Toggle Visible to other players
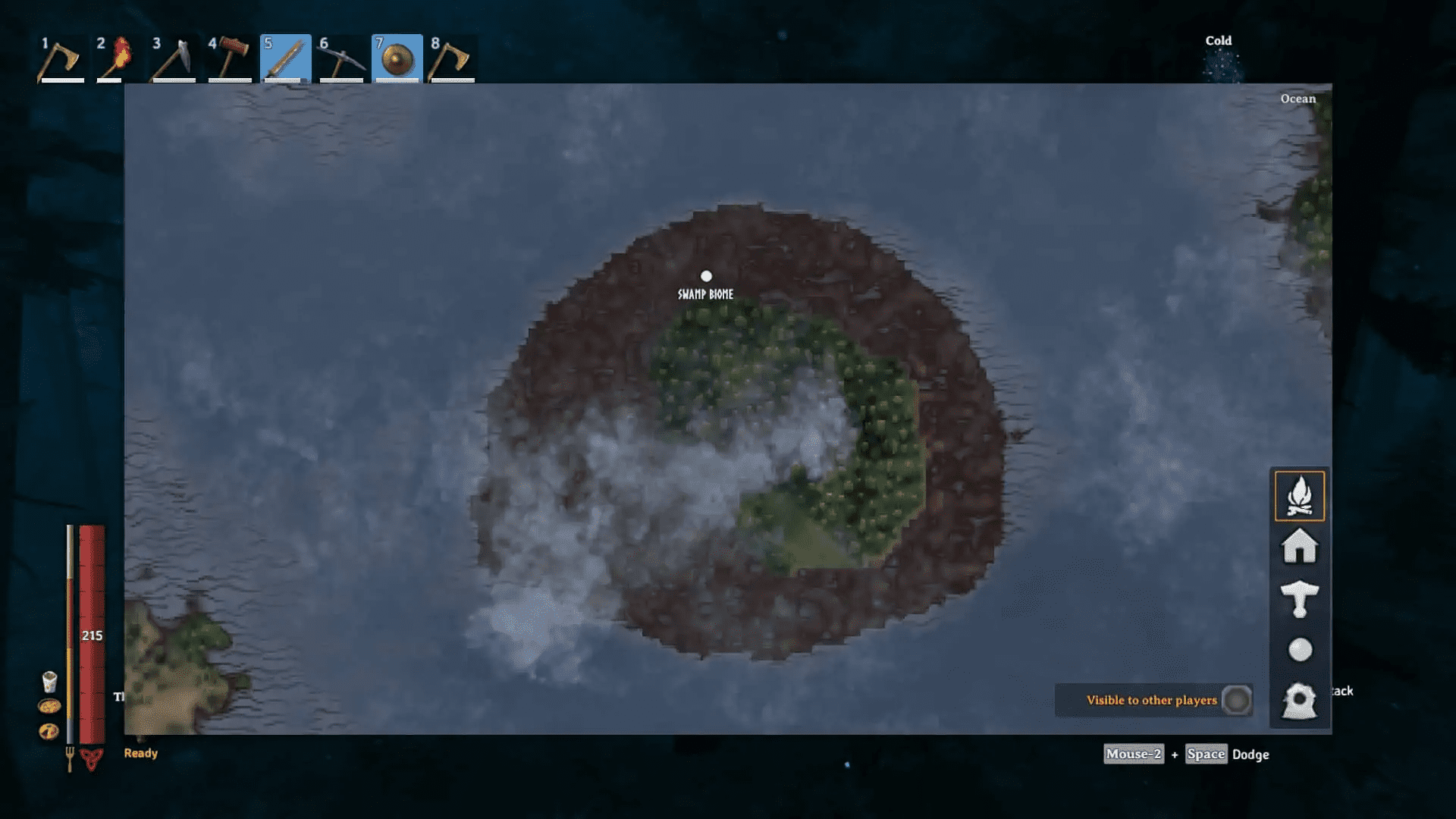The height and width of the screenshot is (819, 1456). [1236, 700]
